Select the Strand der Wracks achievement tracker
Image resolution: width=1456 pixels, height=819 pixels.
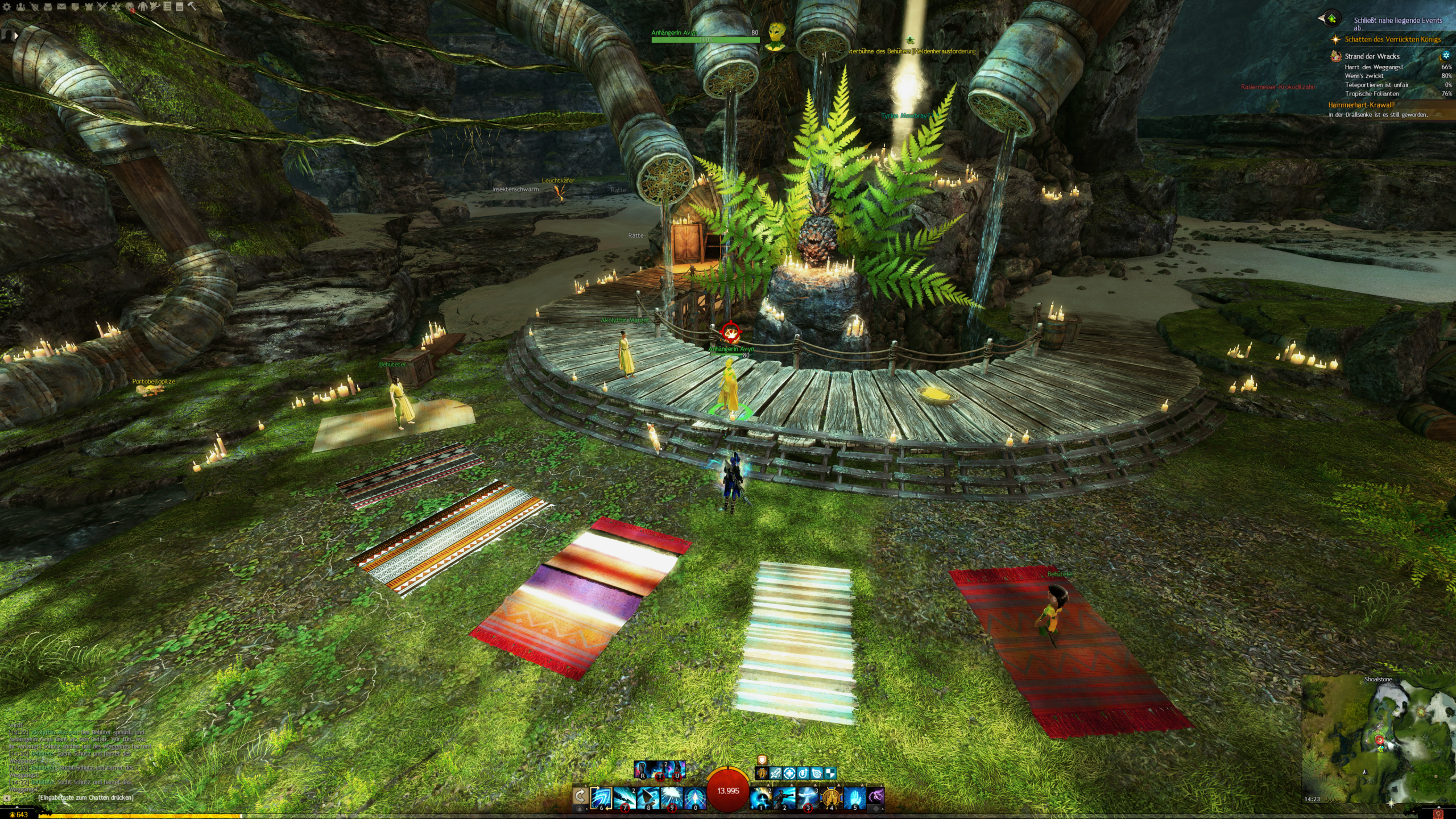[1372, 56]
